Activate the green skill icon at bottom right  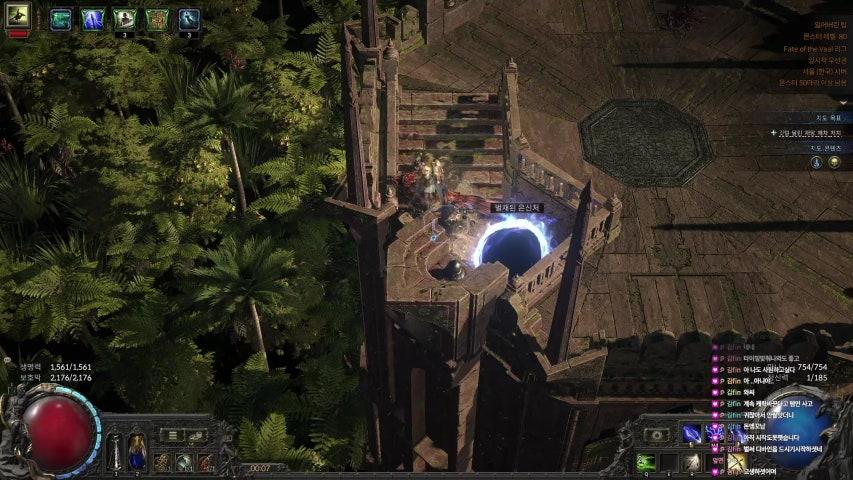(x=646, y=461)
